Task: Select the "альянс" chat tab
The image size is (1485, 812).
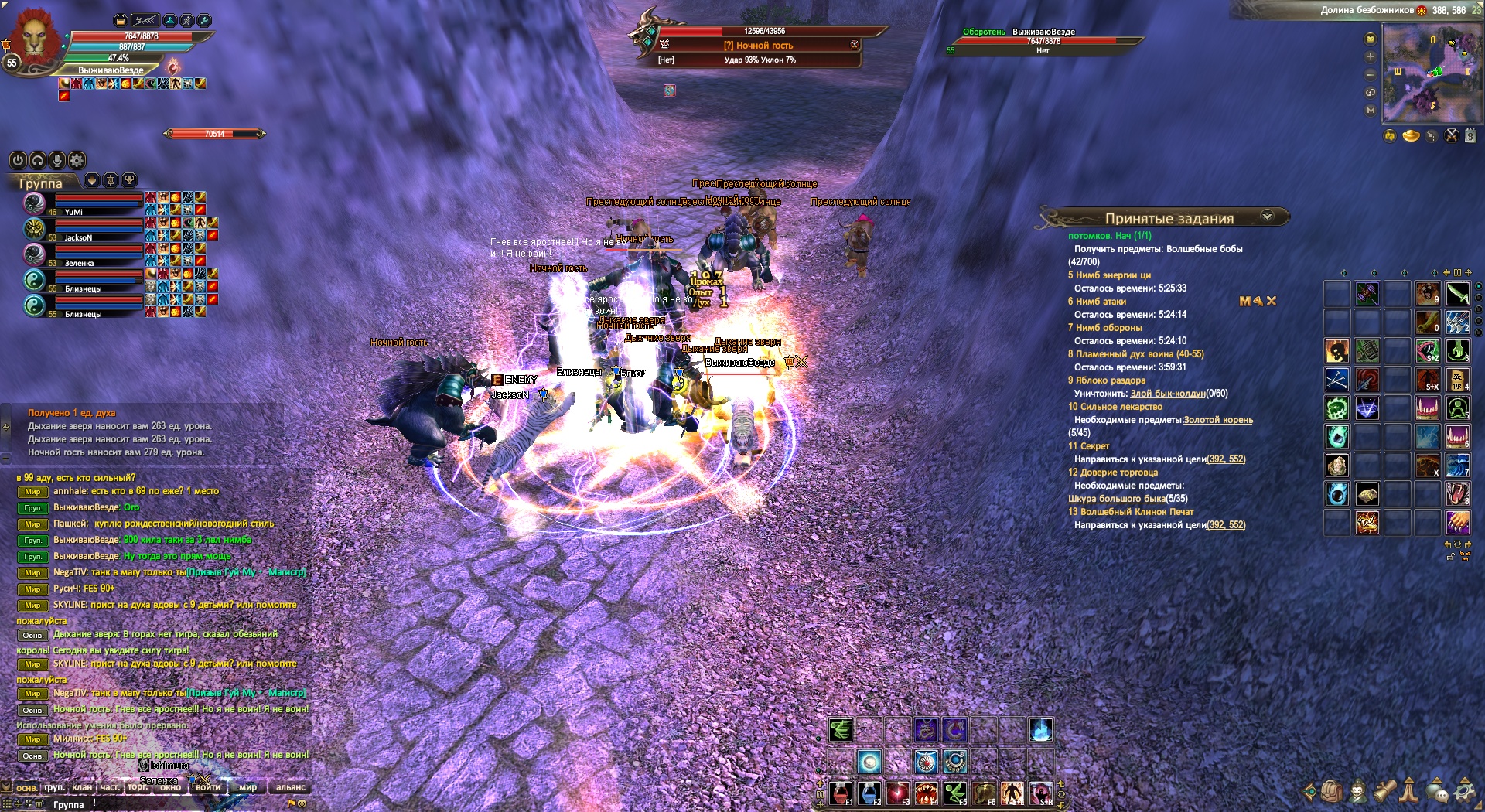Action: point(291,787)
